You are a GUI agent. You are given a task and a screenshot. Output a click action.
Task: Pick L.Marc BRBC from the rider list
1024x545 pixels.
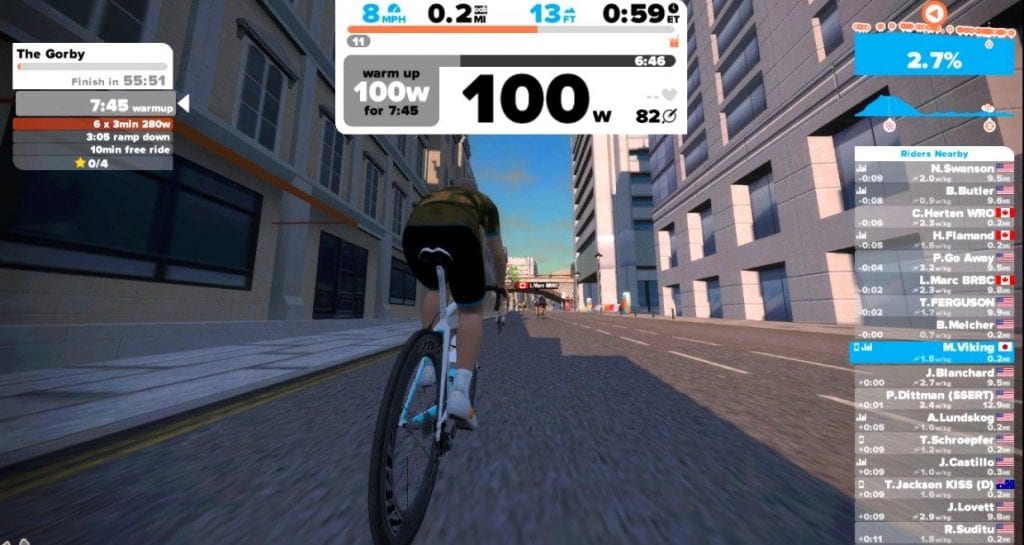(x=933, y=284)
